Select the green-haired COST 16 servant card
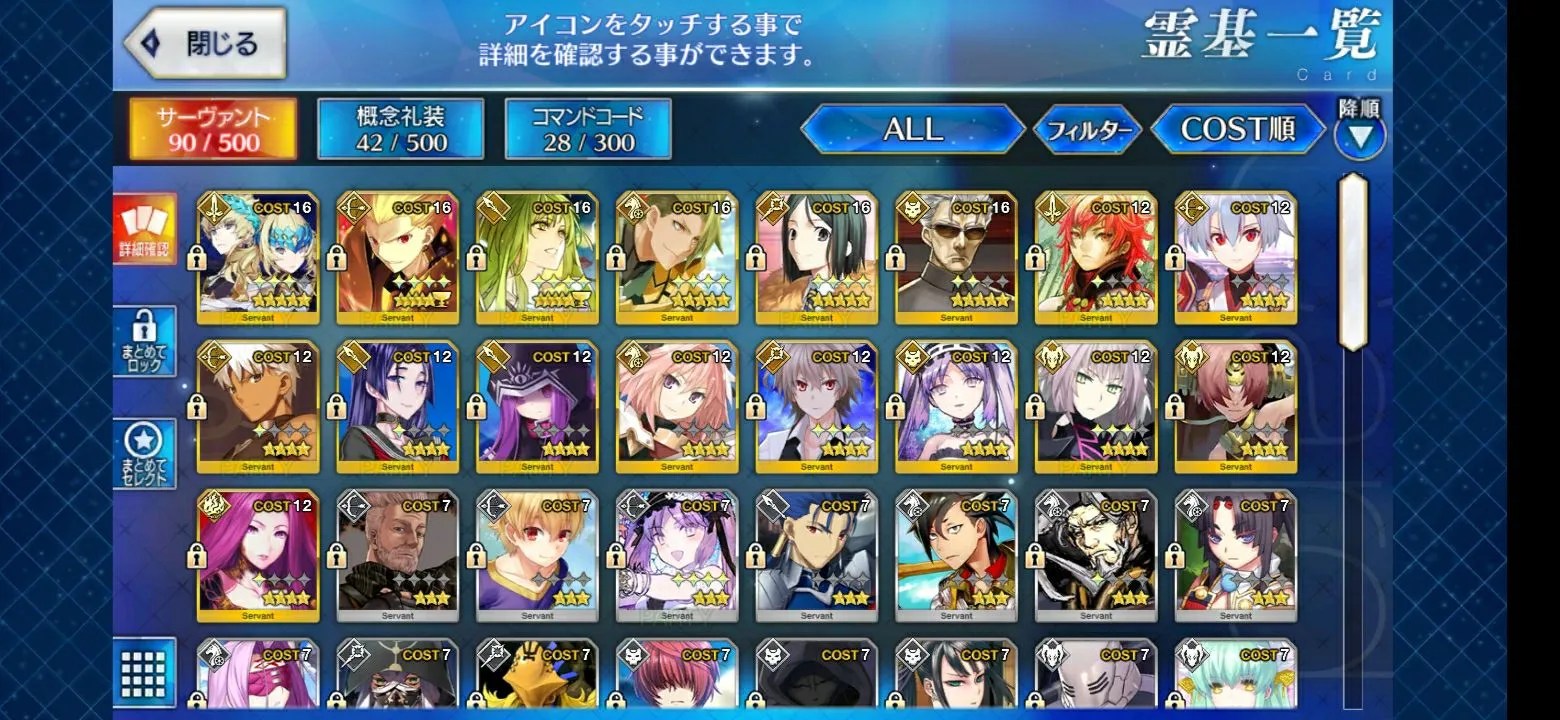The width and height of the screenshot is (1560, 720). pos(536,258)
